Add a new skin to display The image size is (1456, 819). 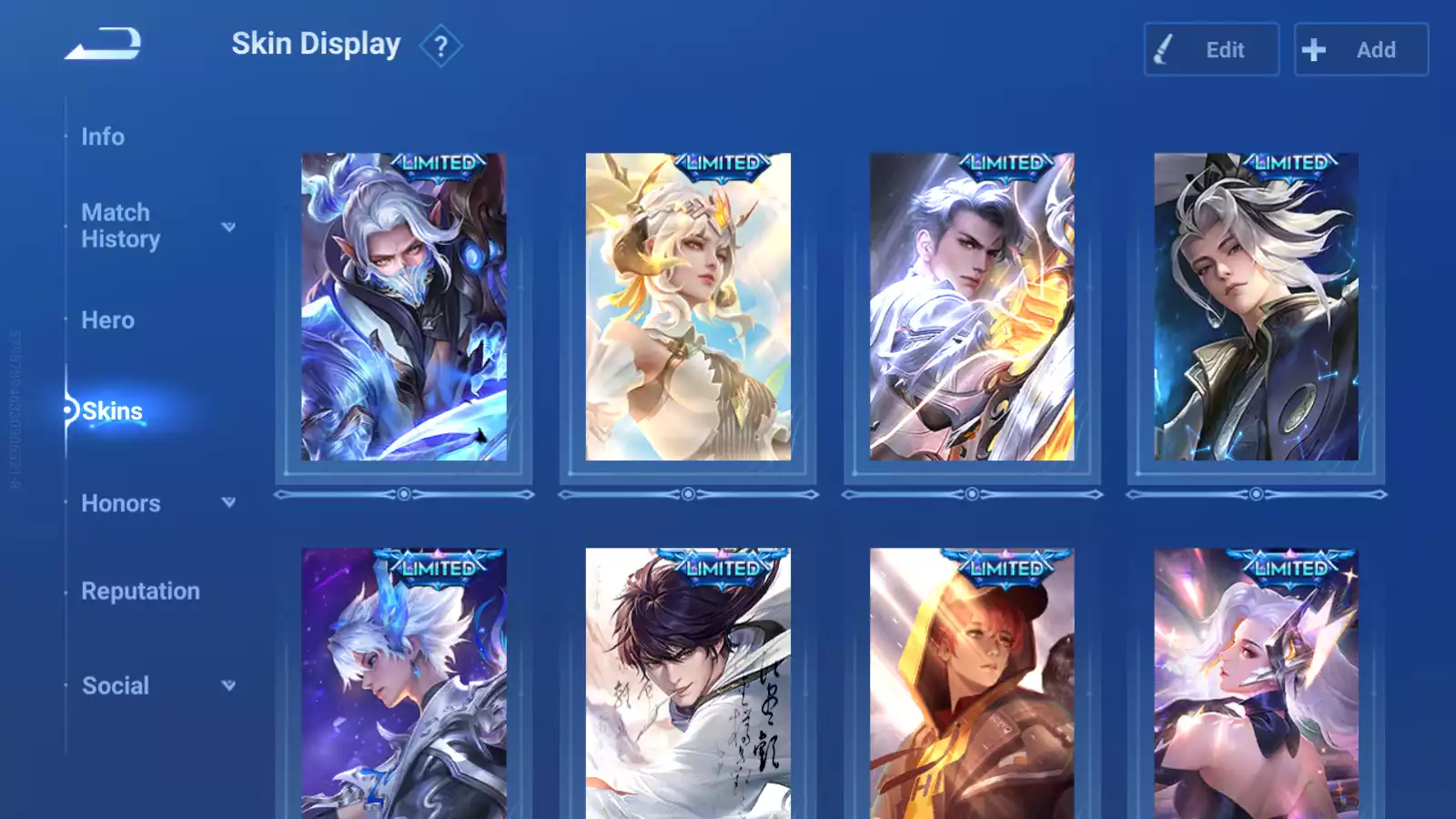point(1360,50)
